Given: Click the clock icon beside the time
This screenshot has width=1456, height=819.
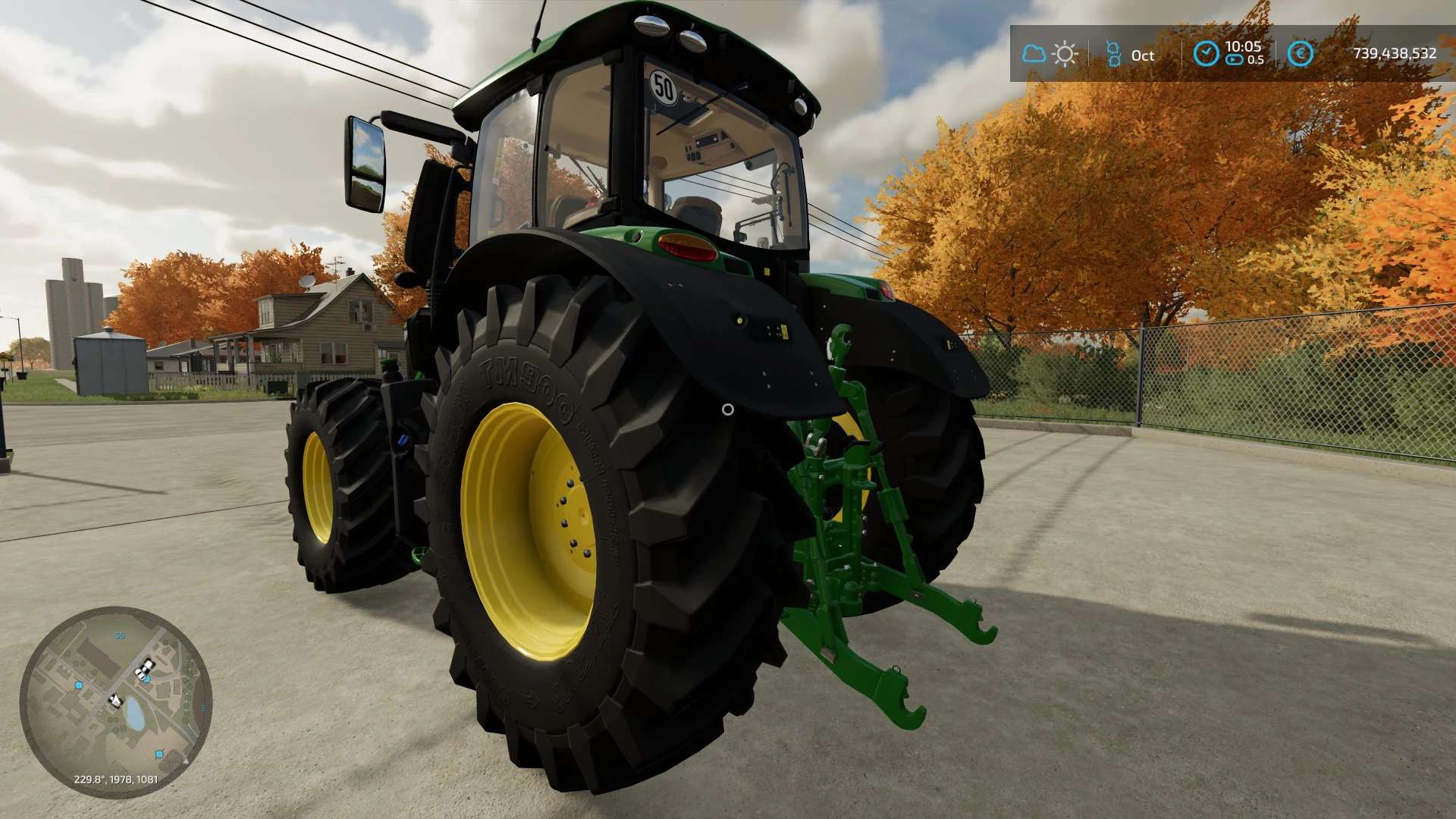Looking at the screenshot, I should pyautogui.click(x=1206, y=54).
